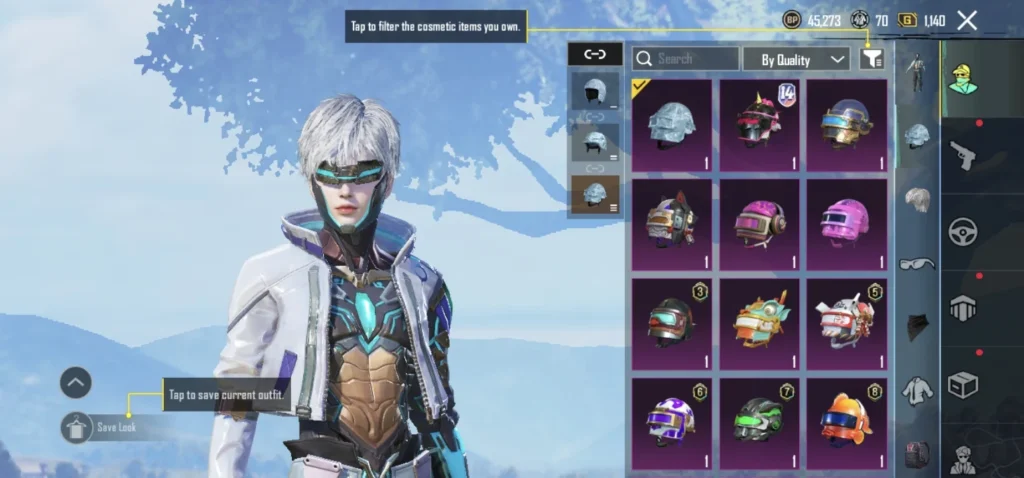Select the equipped silver-blue helmet skin
The height and width of the screenshot is (478, 1024).
coord(672,125)
